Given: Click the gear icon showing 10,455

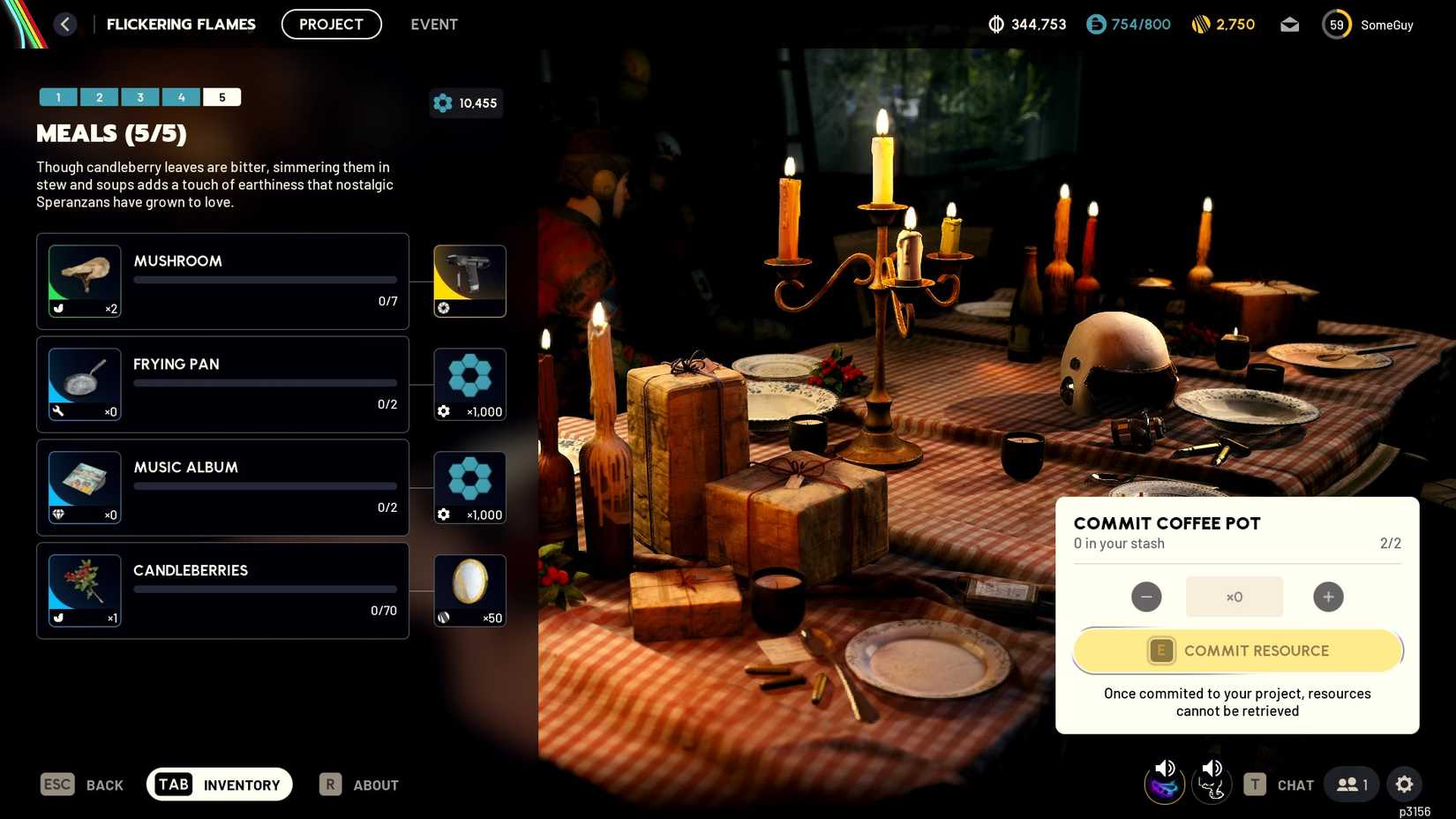Looking at the screenshot, I should coord(443,102).
